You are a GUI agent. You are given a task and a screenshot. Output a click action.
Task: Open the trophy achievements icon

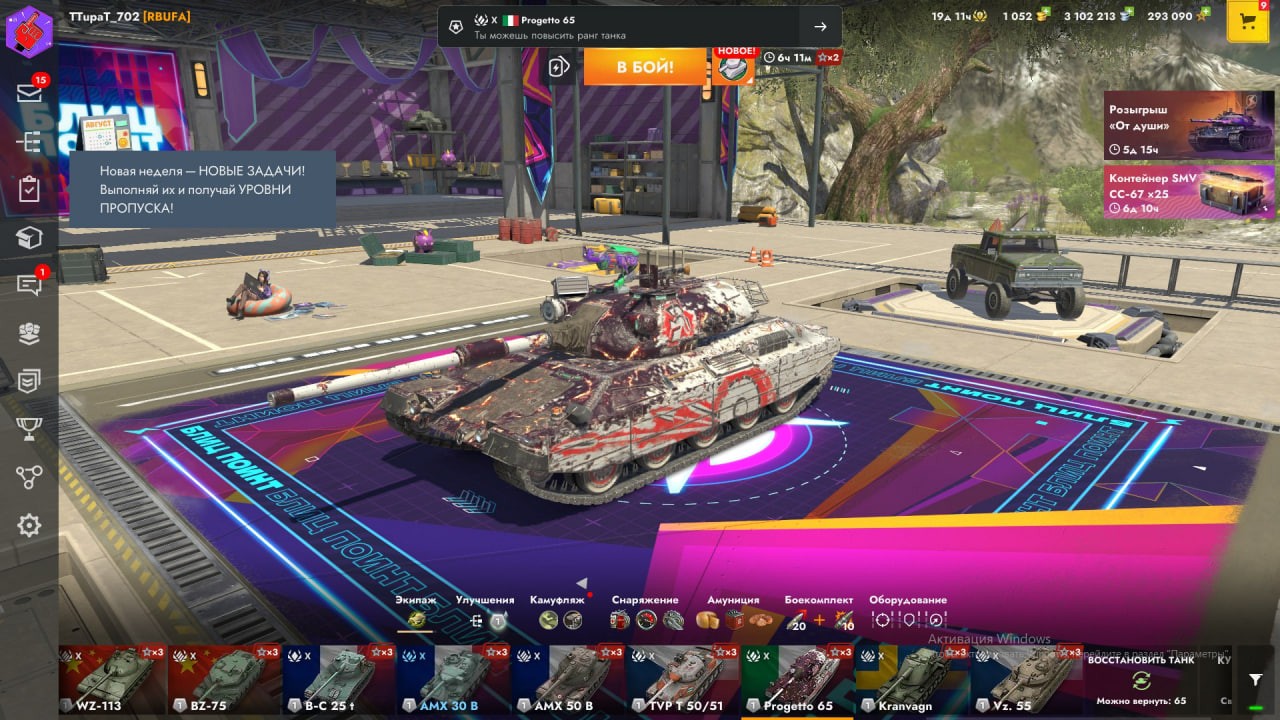pyautogui.click(x=29, y=428)
